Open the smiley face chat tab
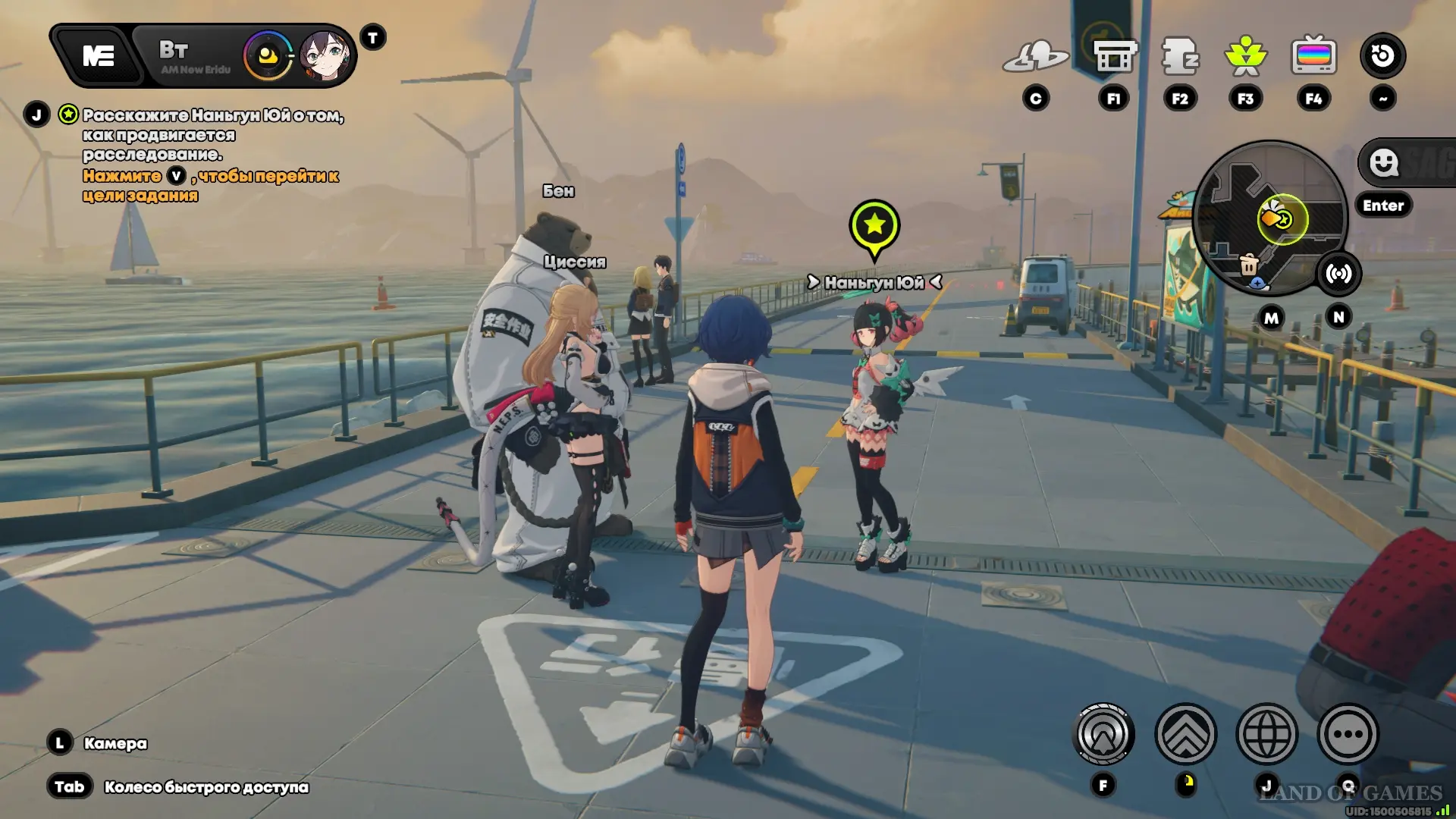This screenshot has width=1456, height=819. pyautogui.click(x=1384, y=162)
